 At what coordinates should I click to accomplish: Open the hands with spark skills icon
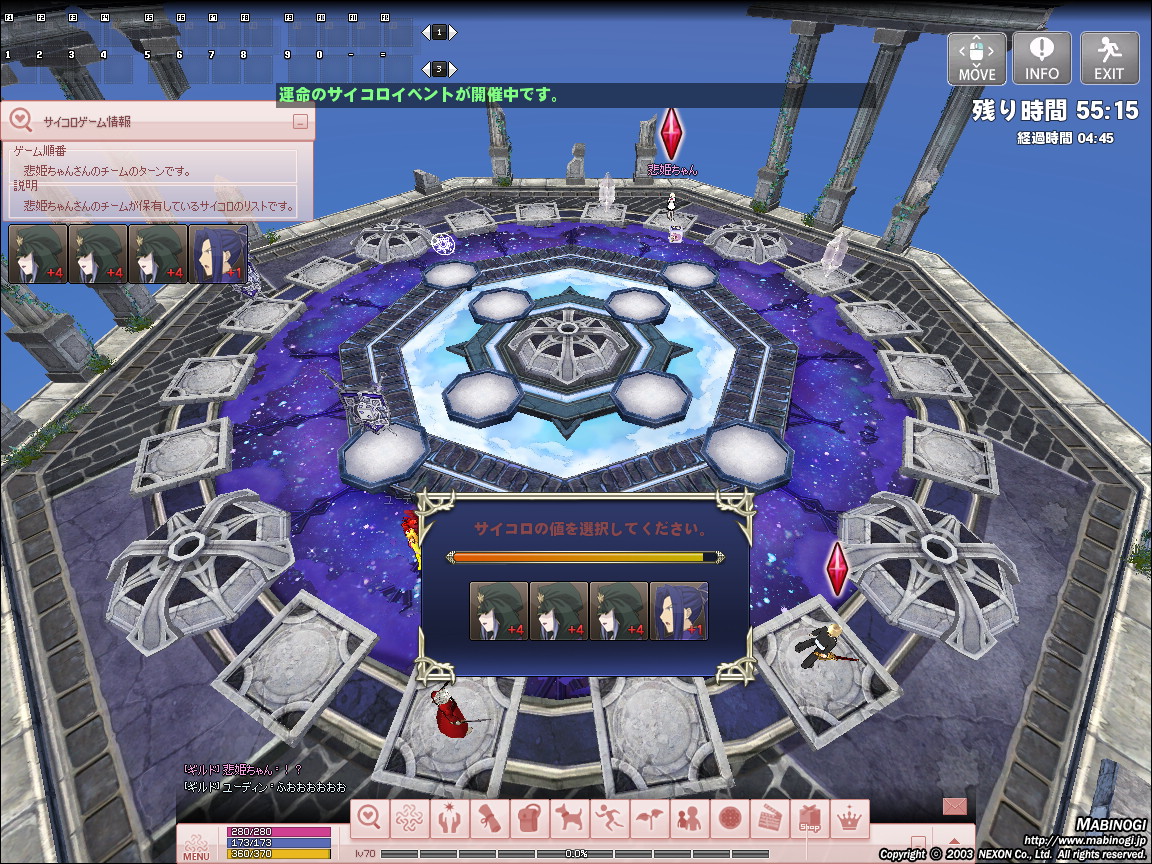tap(450, 819)
